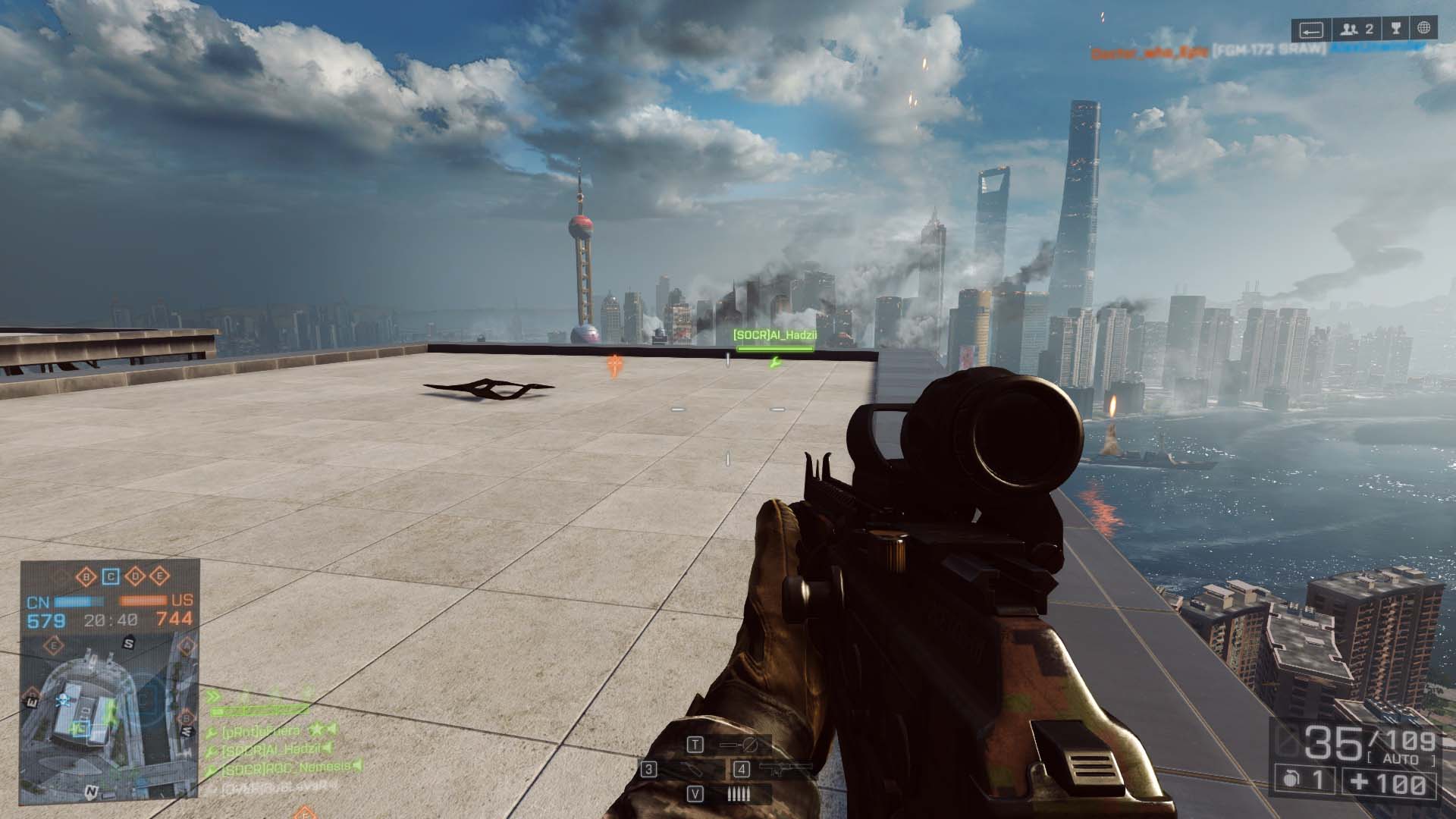Select flag D in the objective row
The image size is (1456, 819).
136,577
